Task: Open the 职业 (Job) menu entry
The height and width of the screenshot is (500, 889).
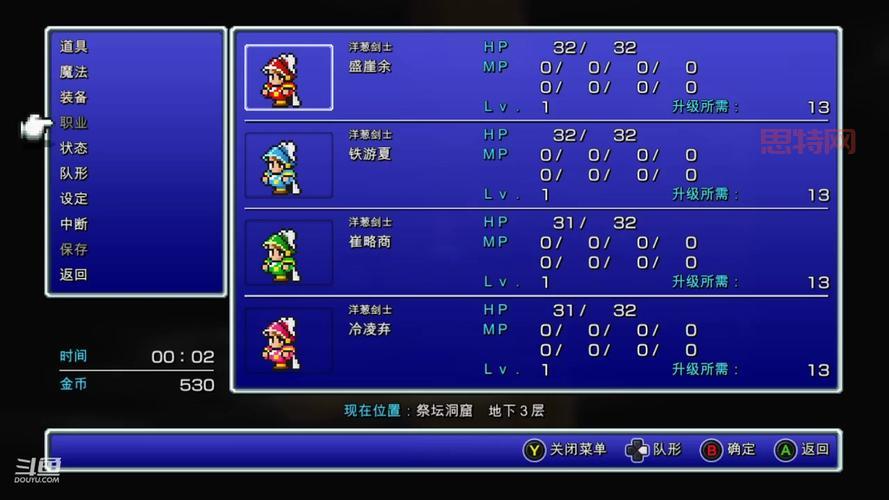Action: [x=74, y=123]
